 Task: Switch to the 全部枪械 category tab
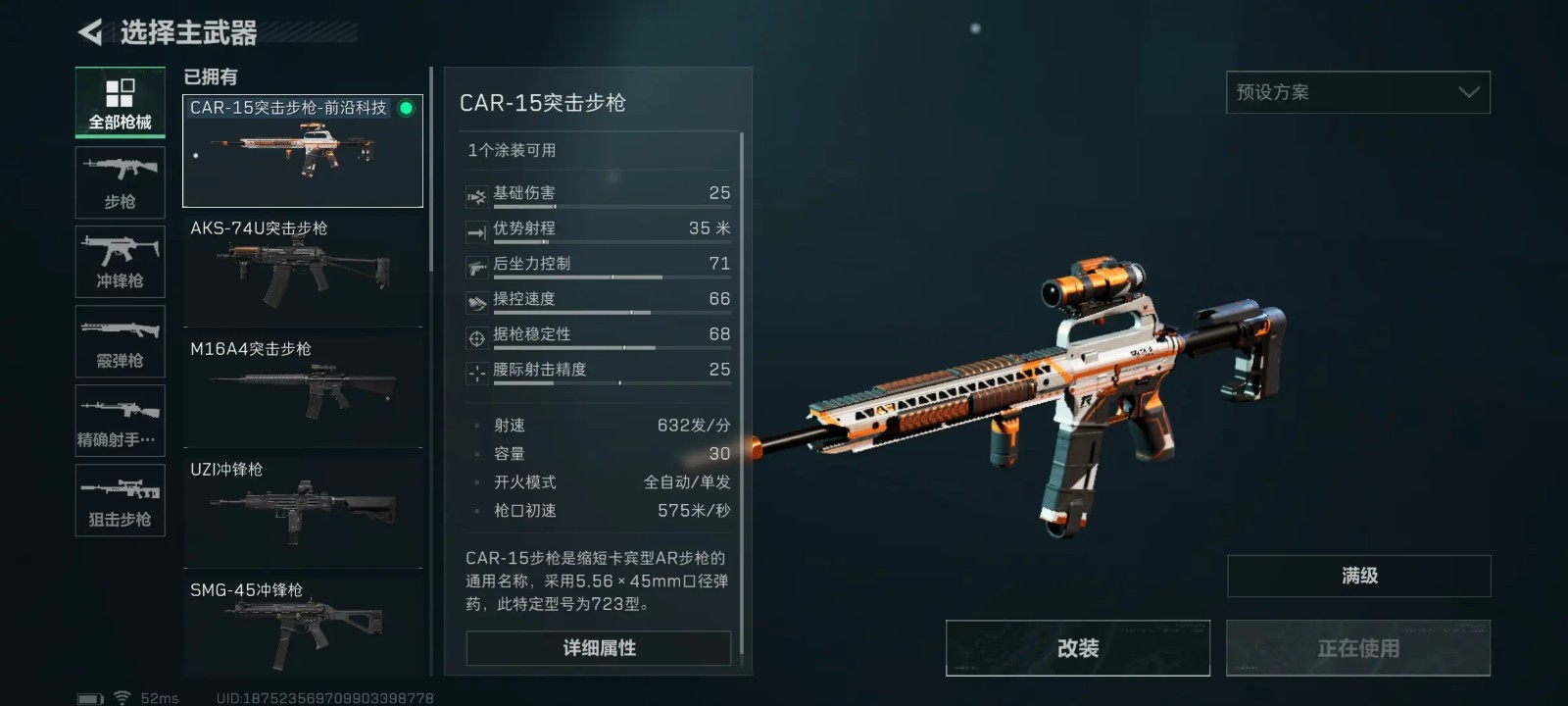pos(120,103)
